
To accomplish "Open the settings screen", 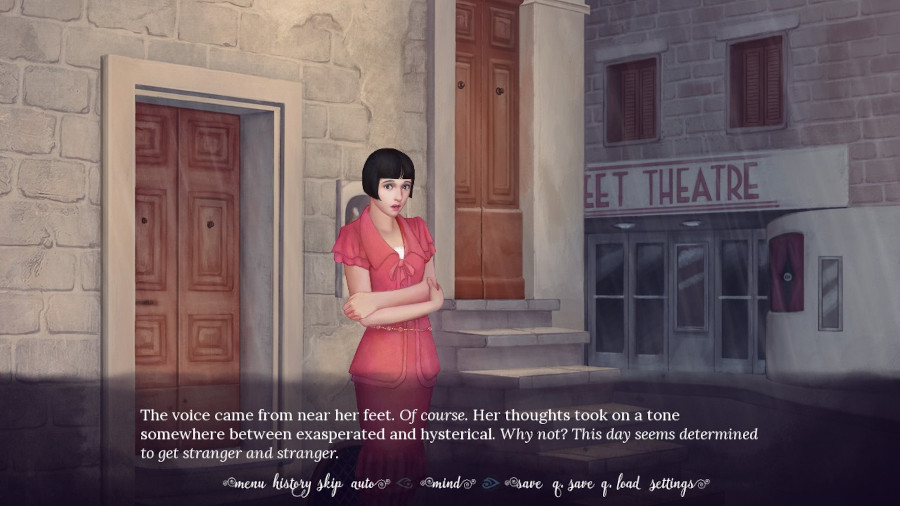I will tap(672, 485).
